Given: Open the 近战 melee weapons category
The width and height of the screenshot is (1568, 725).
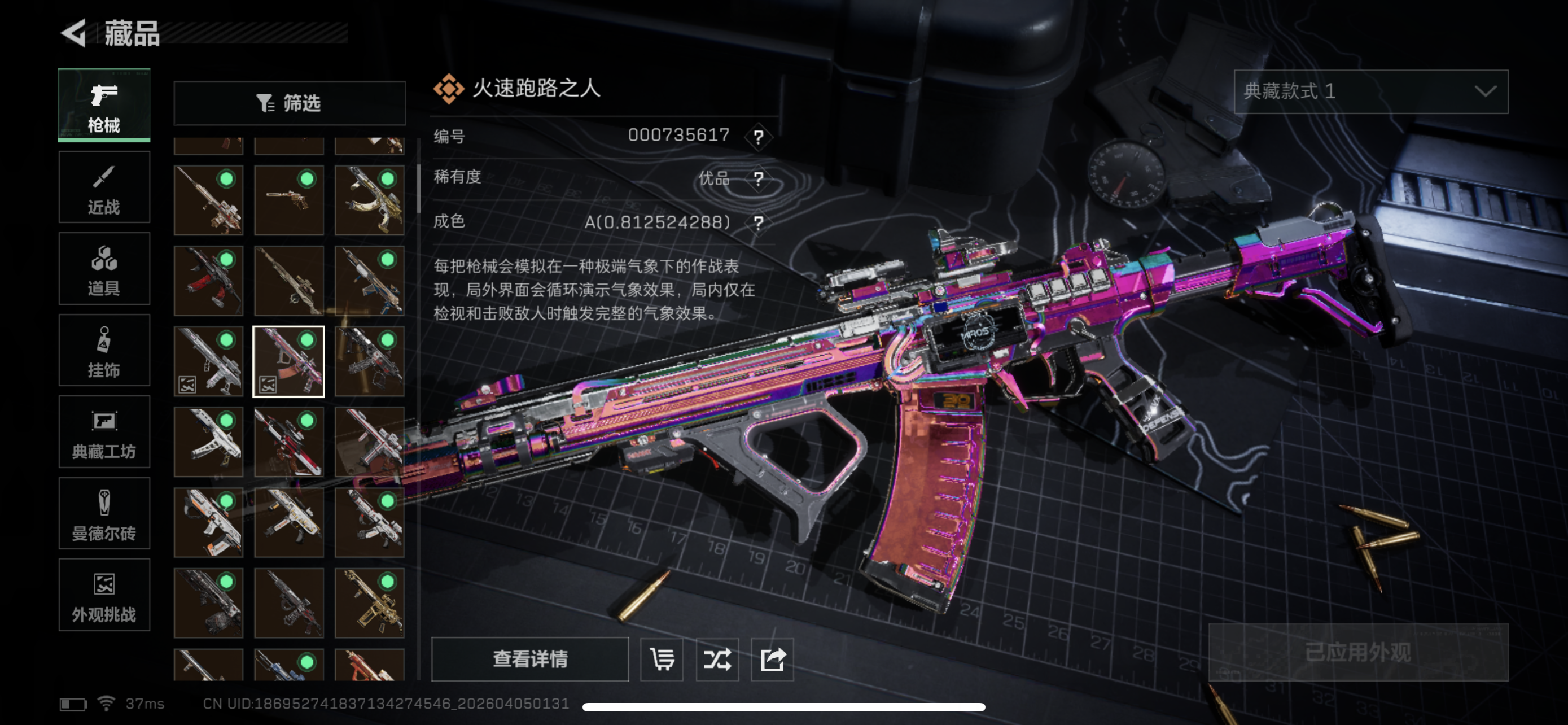Looking at the screenshot, I should point(103,186).
